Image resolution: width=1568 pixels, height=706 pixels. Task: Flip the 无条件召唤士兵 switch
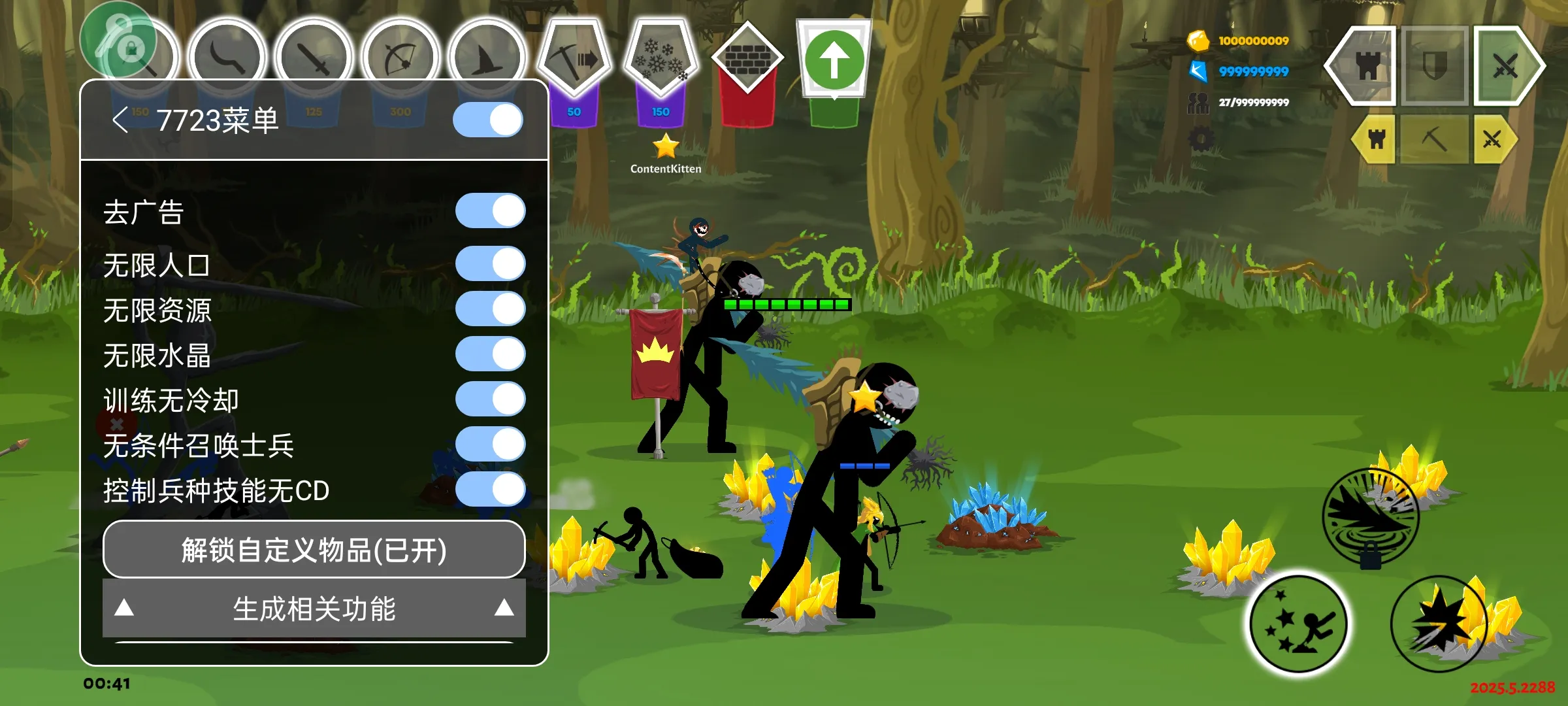pos(490,445)
